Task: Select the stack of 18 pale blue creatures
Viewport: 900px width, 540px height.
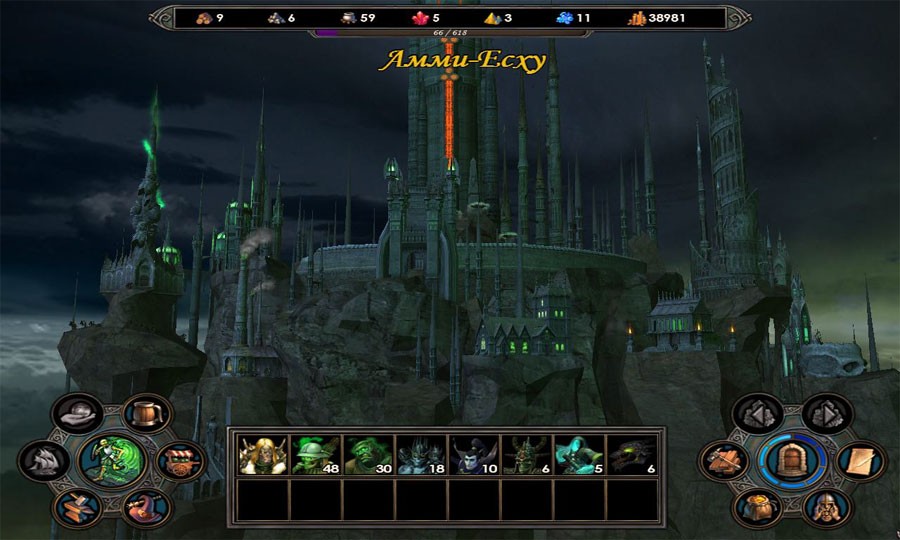Action: [x=420, y=455]
